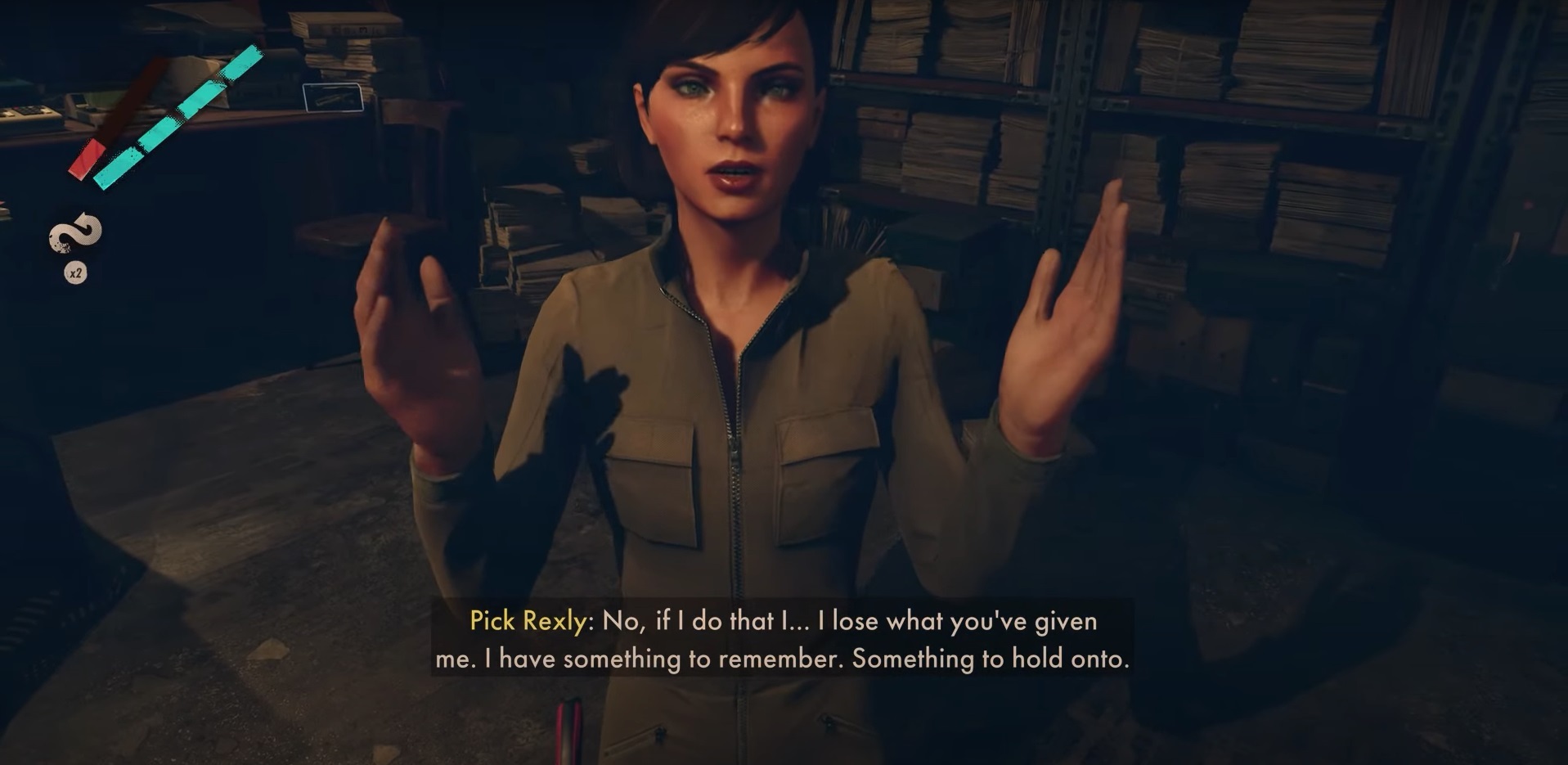Toggle the x2 multiplier indicator
This screenshot has height=765, width=1568.
click(x=76, y=272)
